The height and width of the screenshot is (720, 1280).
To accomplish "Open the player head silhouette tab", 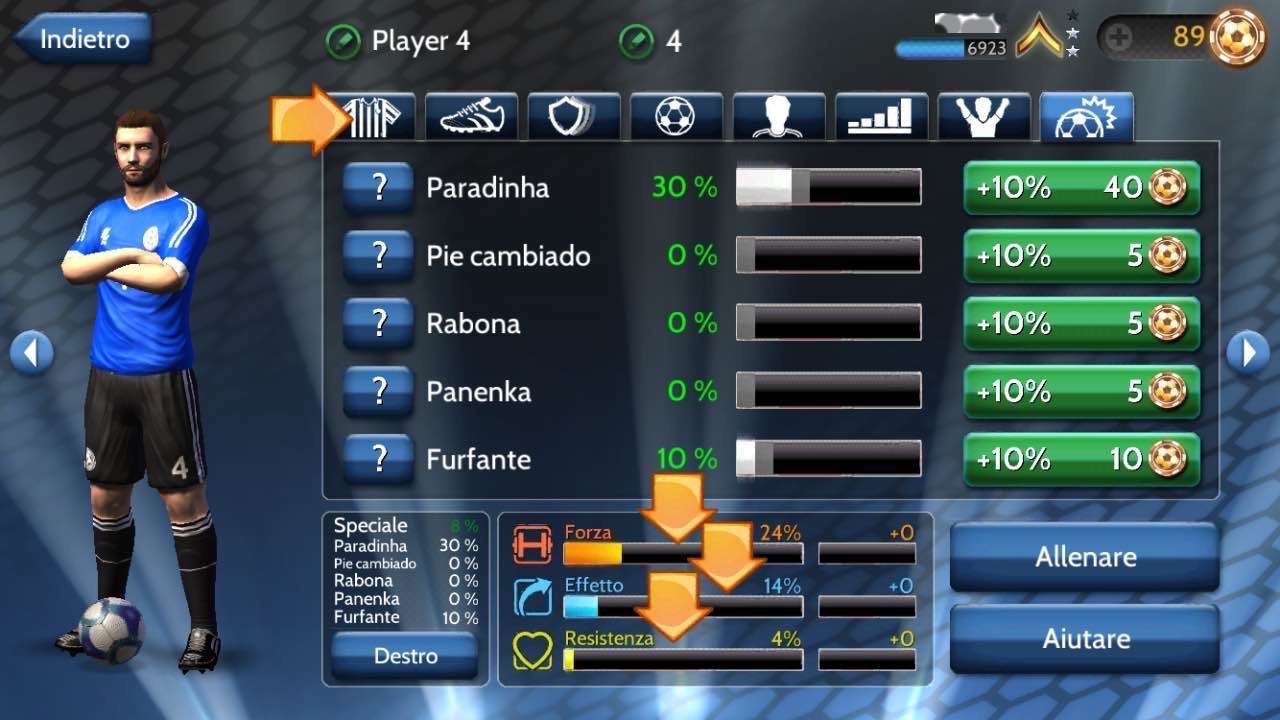I will click(x=779, y=117).
